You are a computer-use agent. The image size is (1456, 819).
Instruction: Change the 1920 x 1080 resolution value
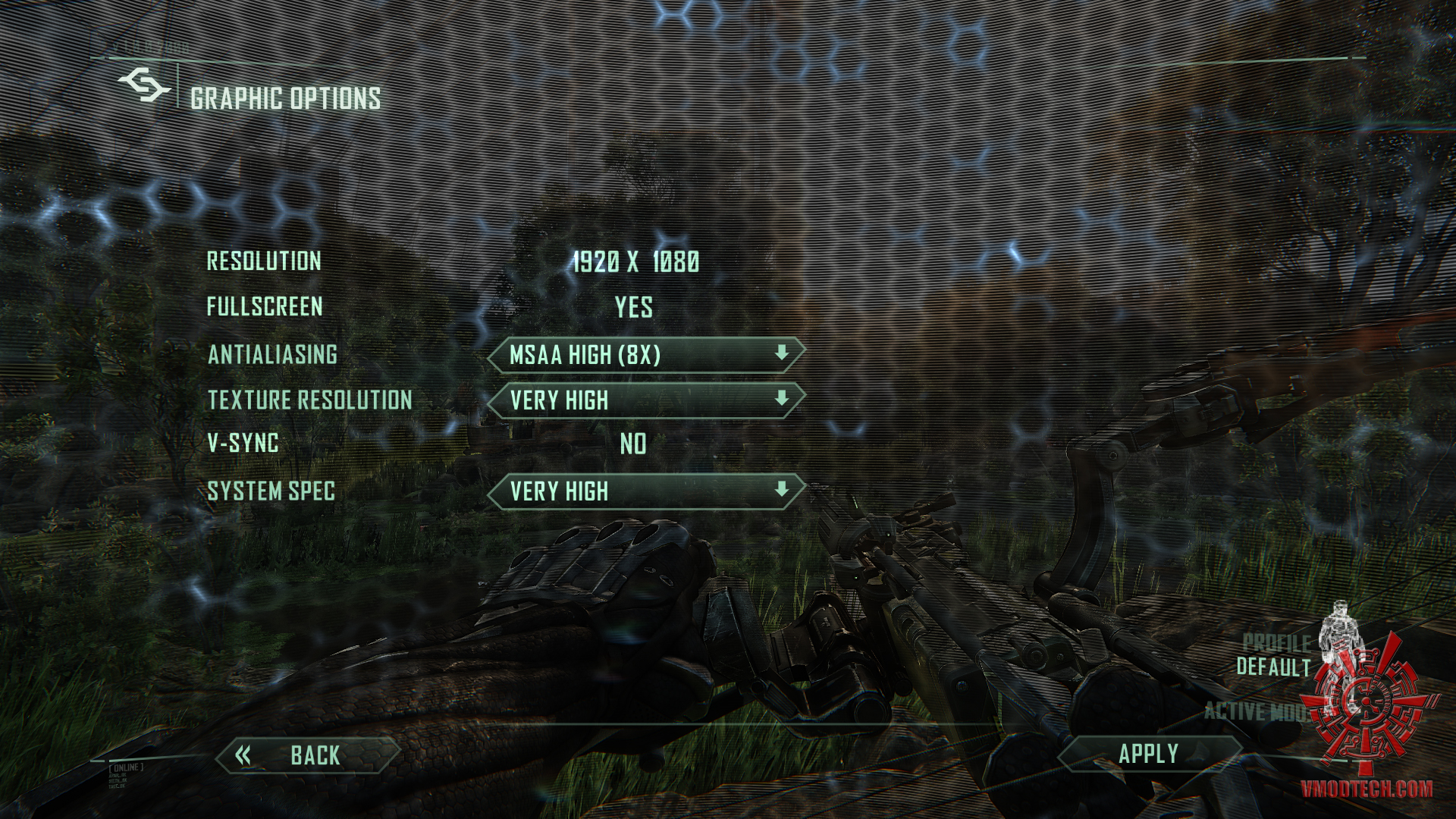click(x=635, y=262)
